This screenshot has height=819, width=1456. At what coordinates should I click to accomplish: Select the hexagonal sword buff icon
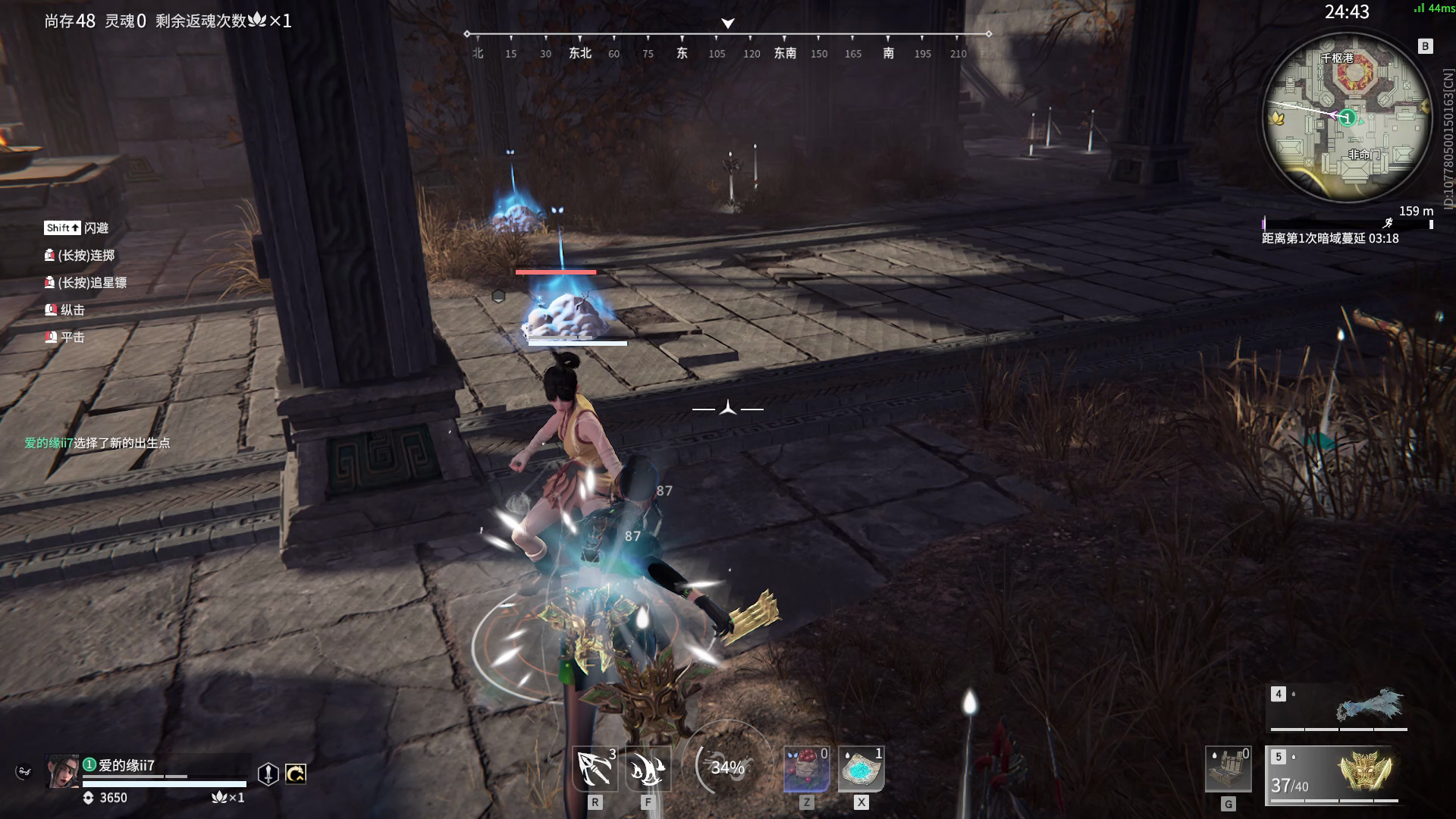click(x=268, y=773)
